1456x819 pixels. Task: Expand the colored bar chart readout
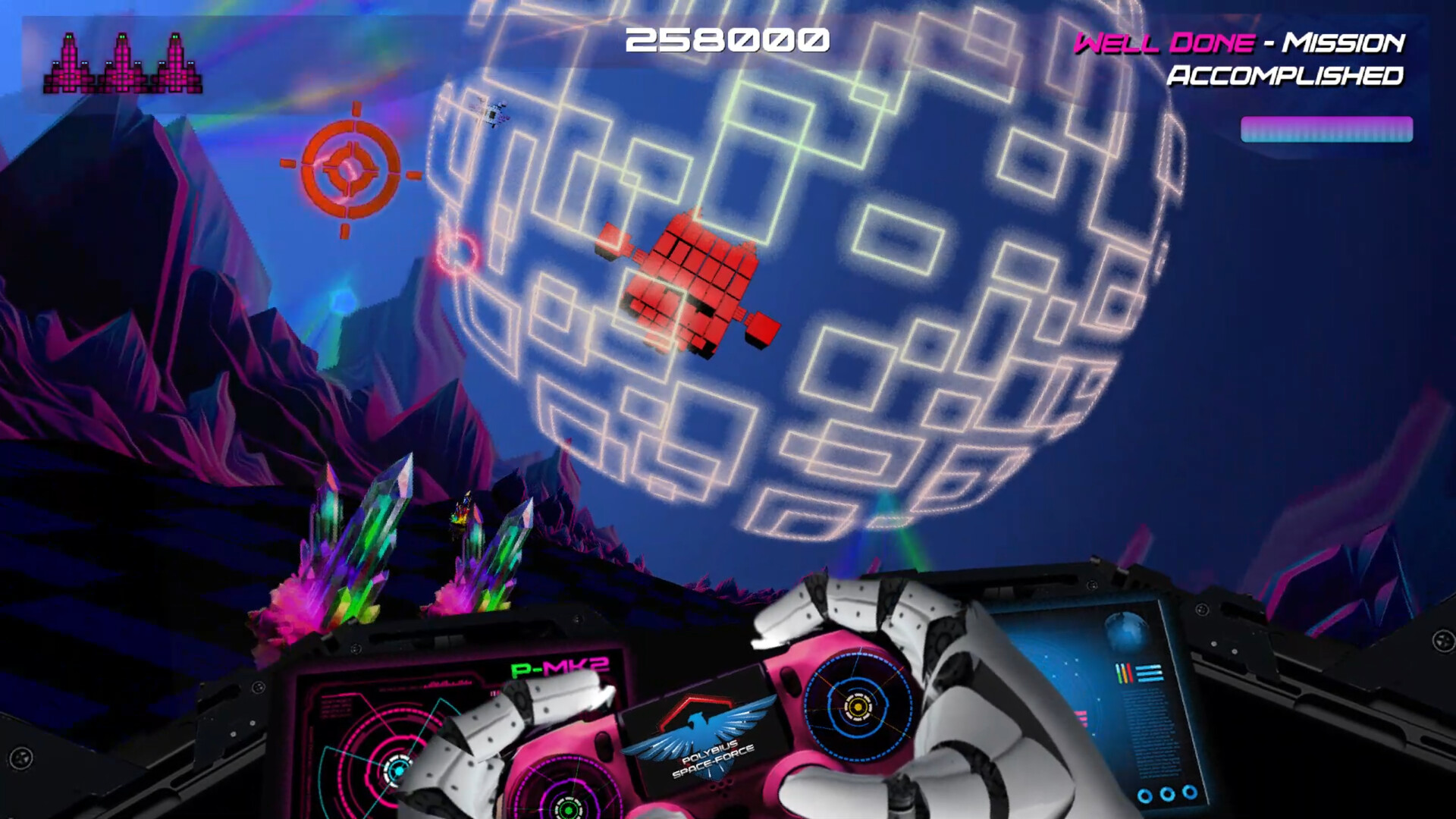[1125, 672]
